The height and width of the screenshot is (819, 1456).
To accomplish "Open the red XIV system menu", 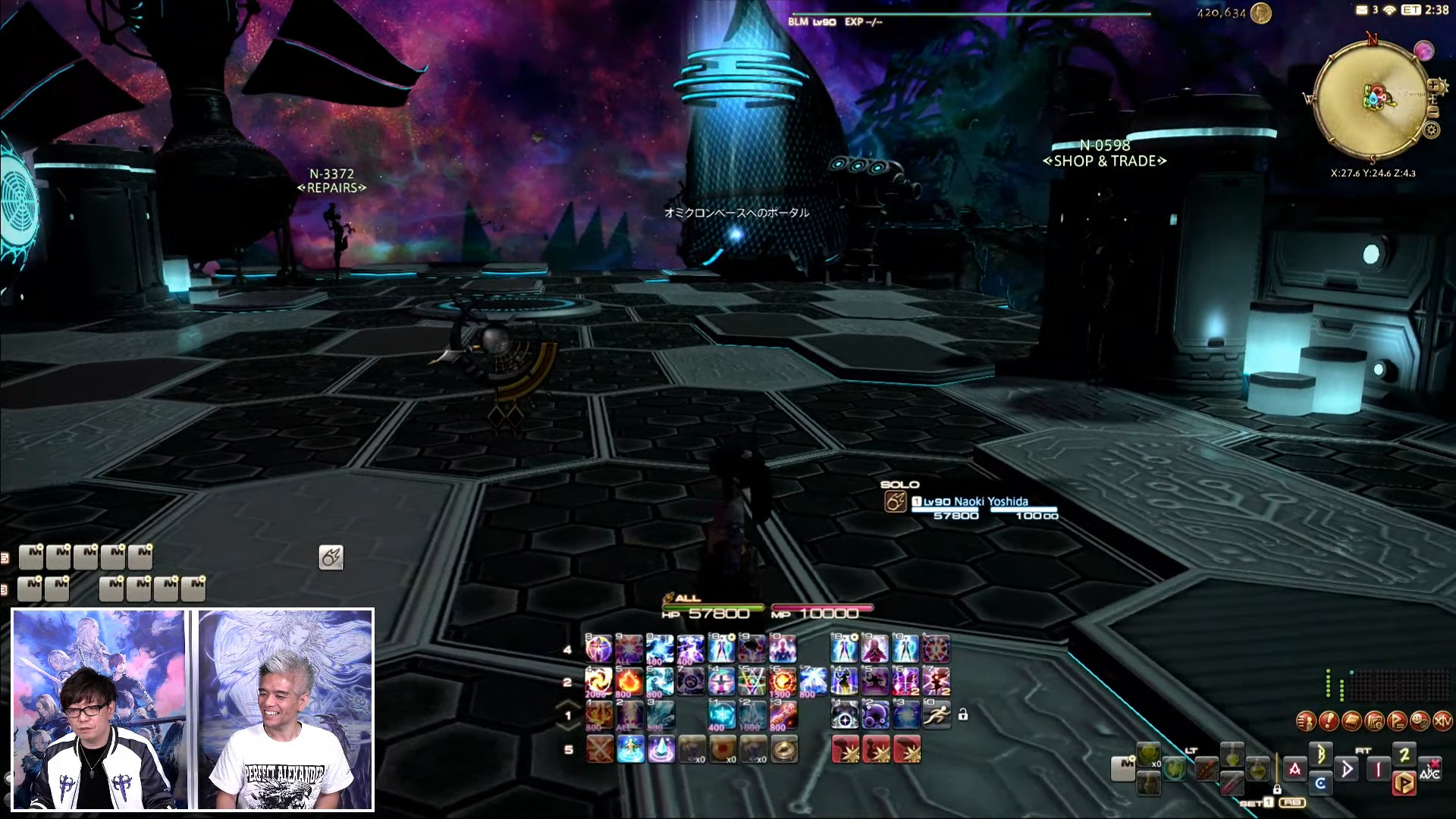I will click(1442, 720).
